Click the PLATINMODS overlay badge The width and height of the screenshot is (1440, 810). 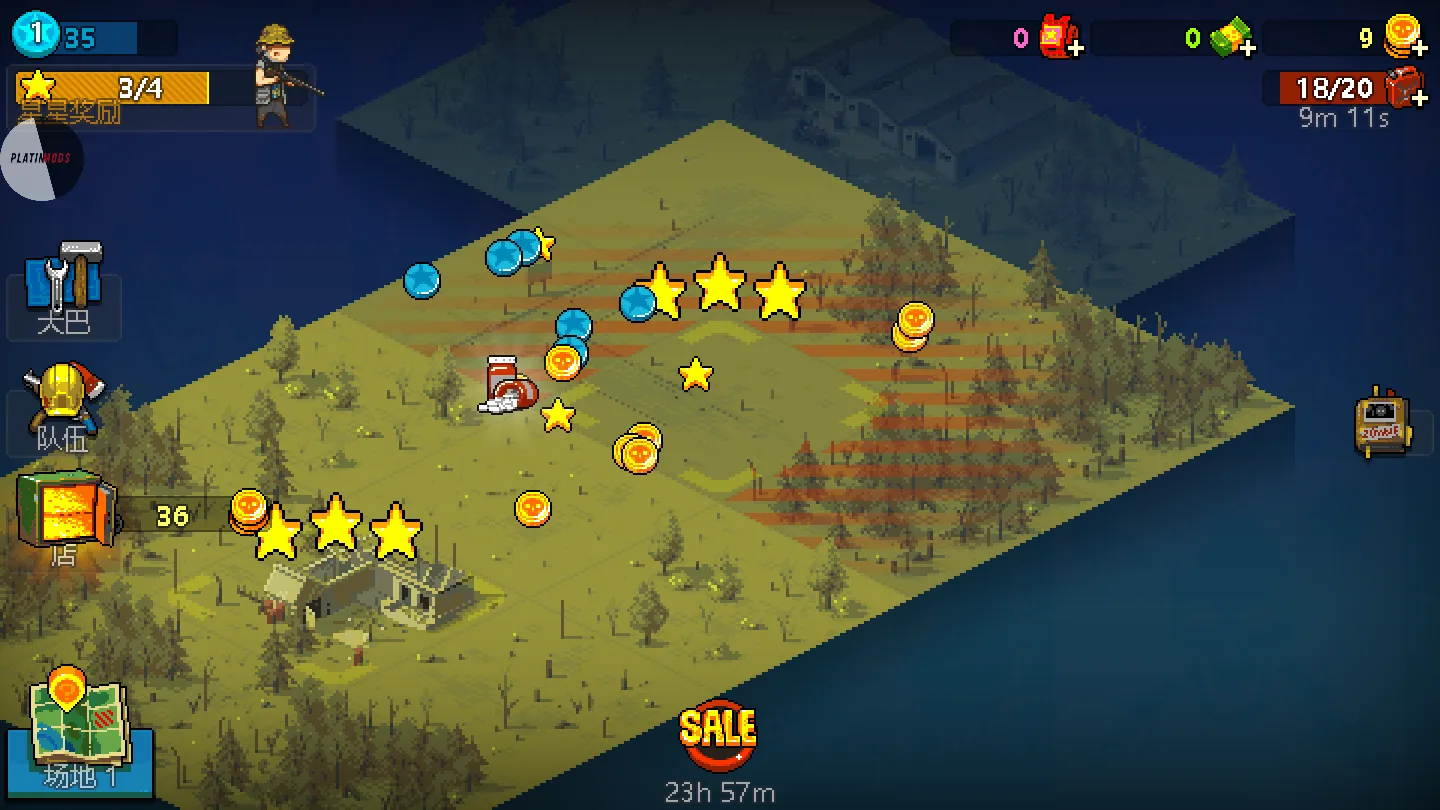[42, 158]
